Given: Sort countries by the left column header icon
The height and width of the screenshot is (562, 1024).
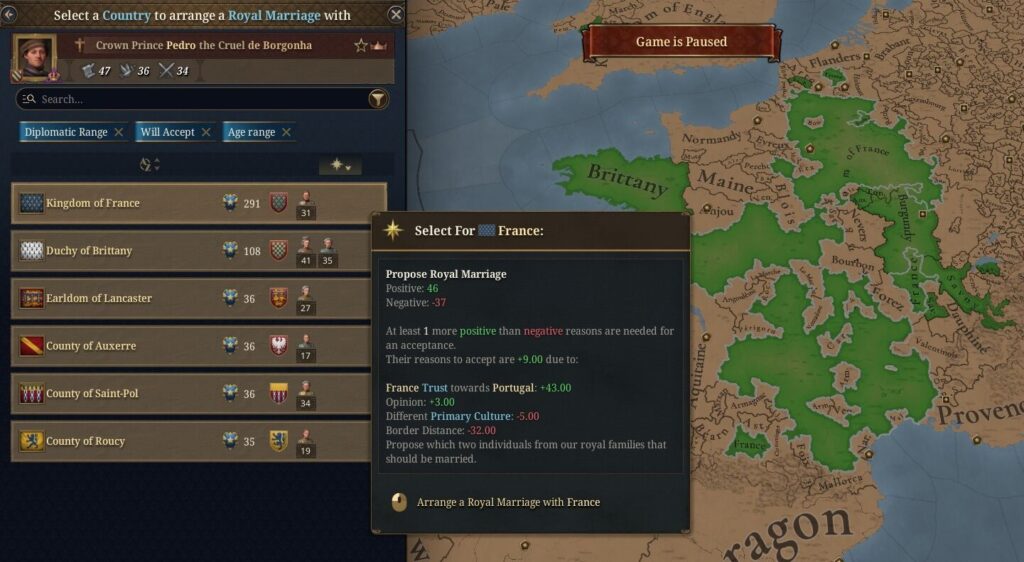Looking at the screenshot, I should [149, 165].
